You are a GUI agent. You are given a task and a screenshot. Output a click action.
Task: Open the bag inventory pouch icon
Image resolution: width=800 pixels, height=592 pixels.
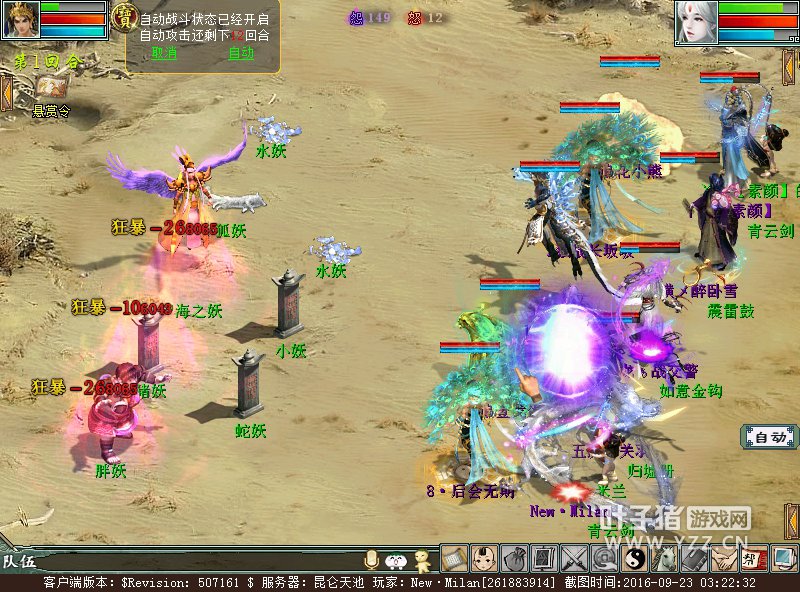[515, 558]
